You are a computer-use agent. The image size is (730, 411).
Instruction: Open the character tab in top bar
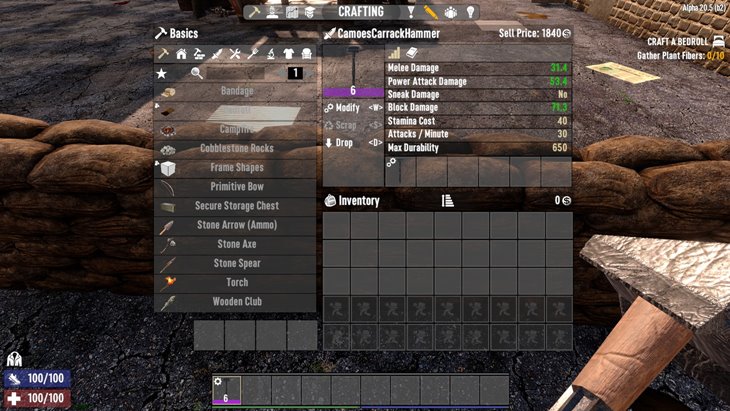pos(273,12)
